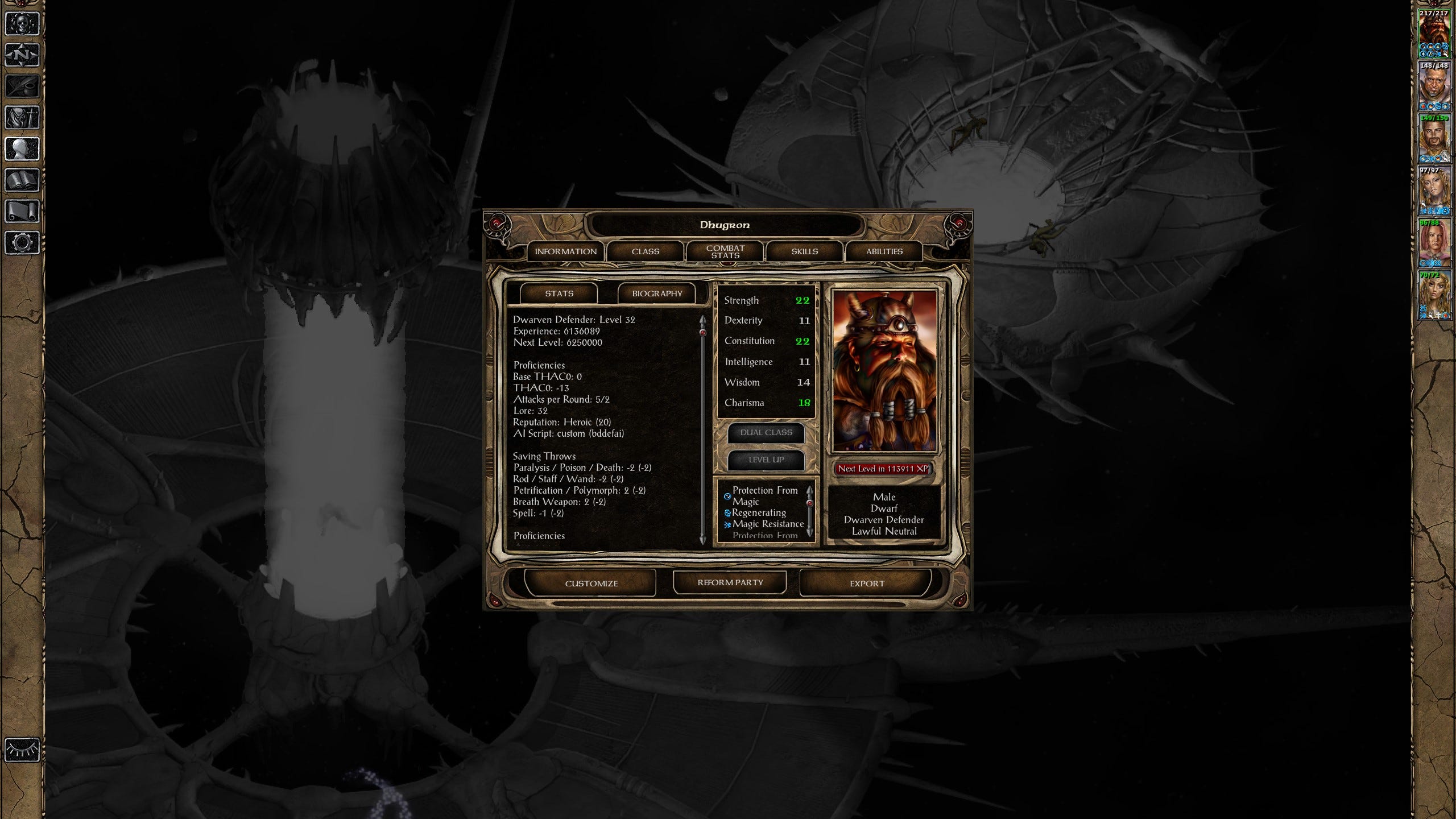Click the Regenerating status icon
Image resolution: width=1456 pixels, height=819 pixels.
(729, 512)
